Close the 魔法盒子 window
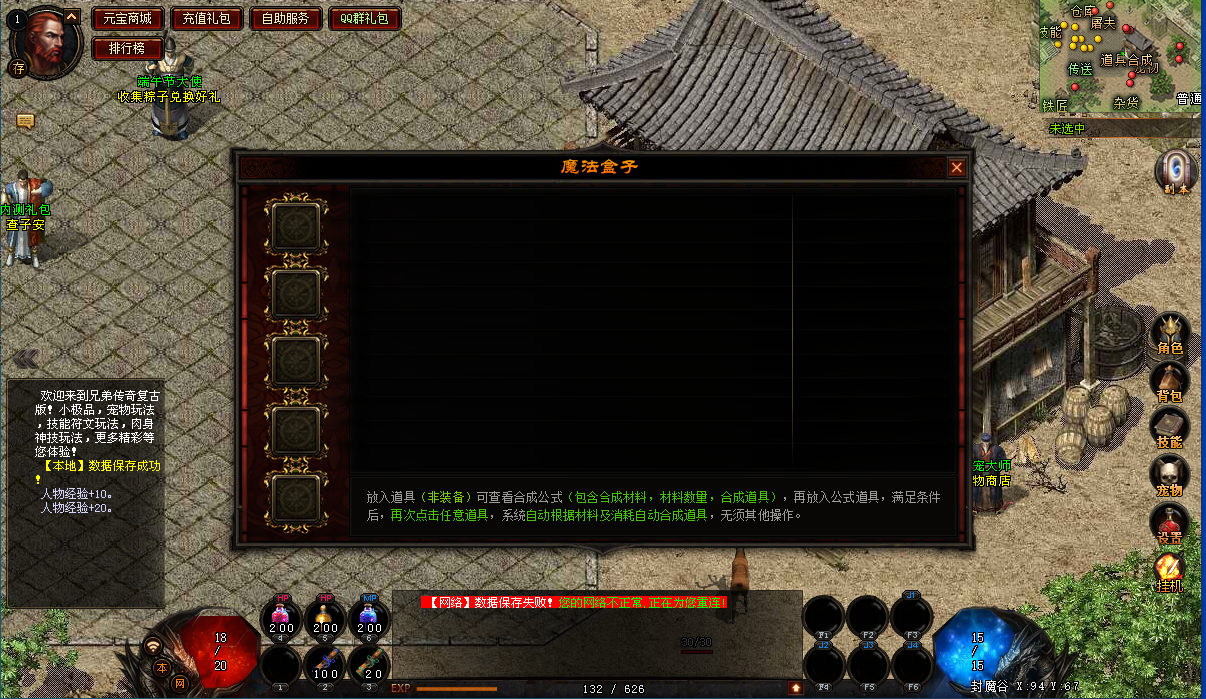Image resolution: width=1206 pixels, height=699 pixels. pyautogui.click(x=956, y=168)
